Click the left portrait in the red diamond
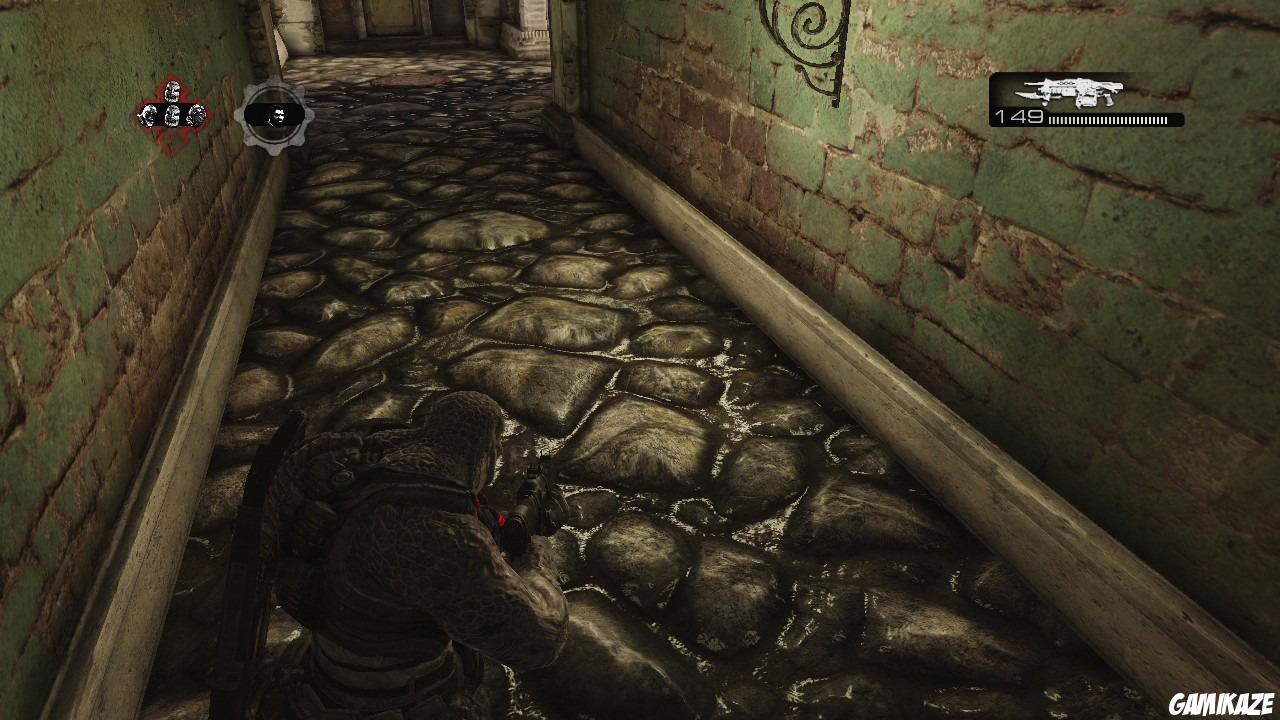1280x720 pixels. click(x=147, y=114)
